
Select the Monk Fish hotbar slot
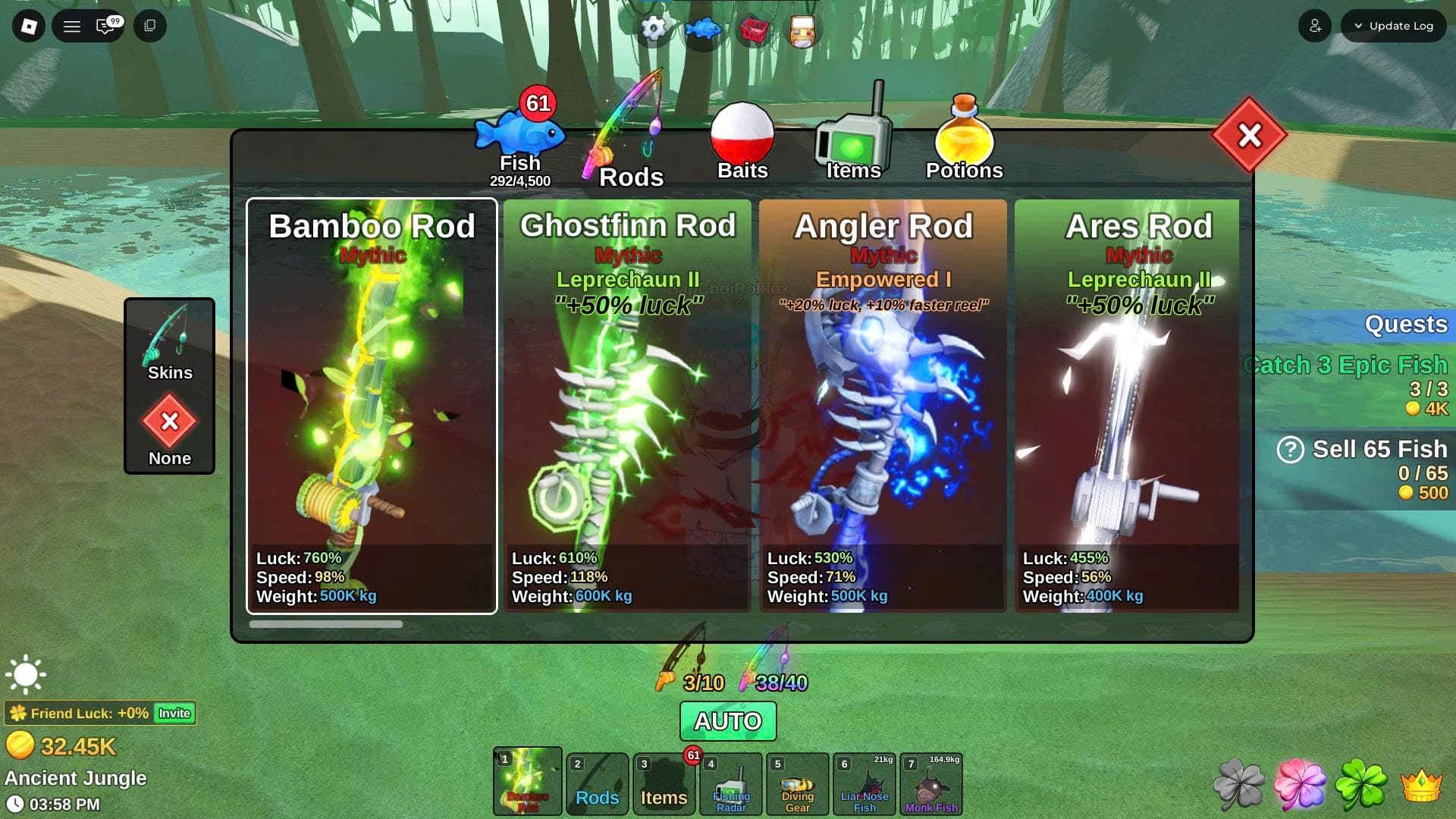(x=930, y=785)
